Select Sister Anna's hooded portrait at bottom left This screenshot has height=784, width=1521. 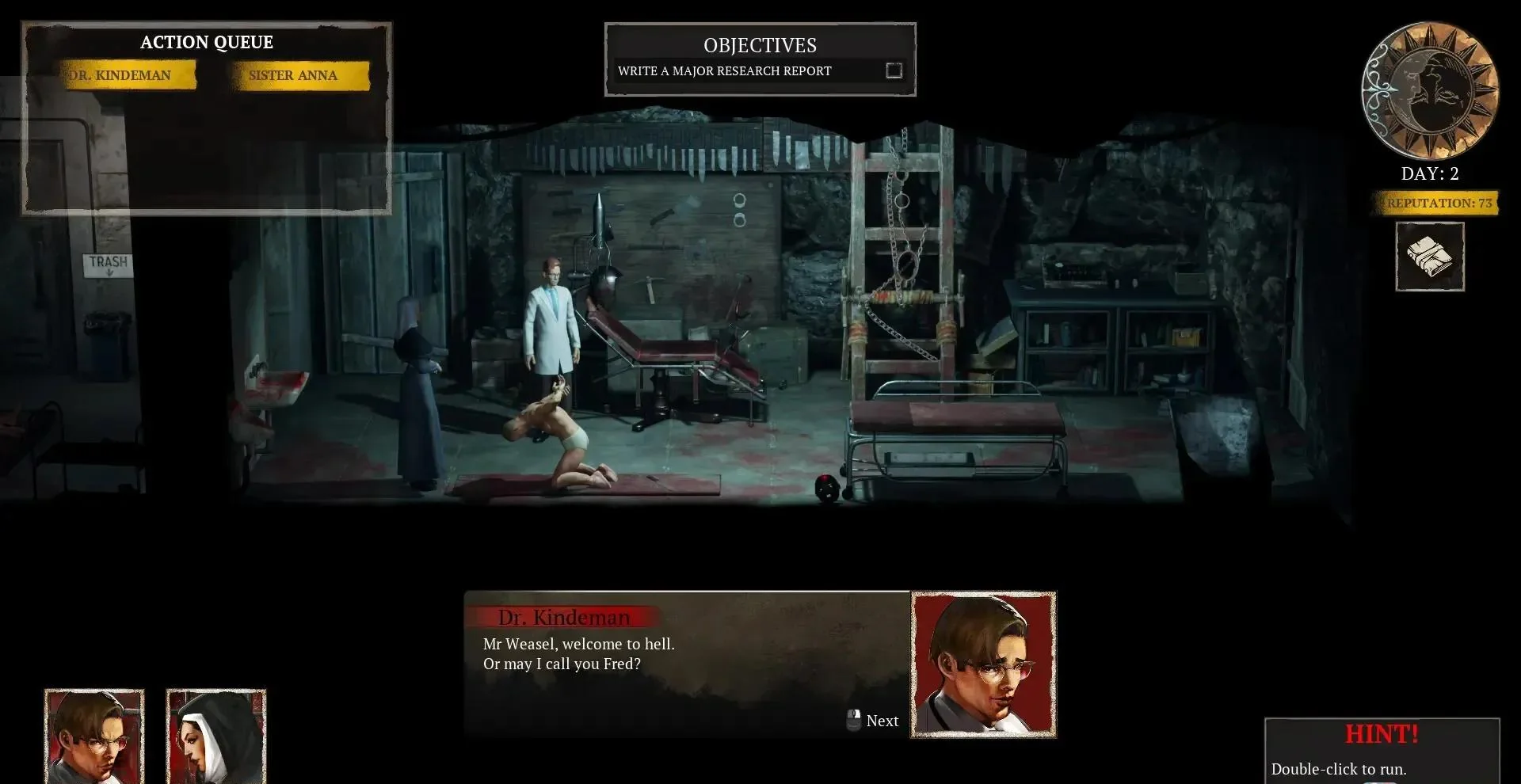pos(215,737)
